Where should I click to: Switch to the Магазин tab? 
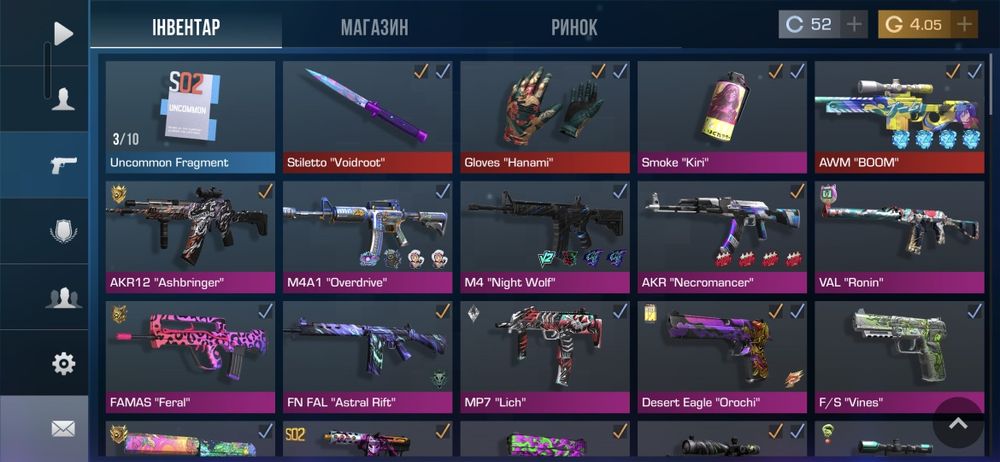click(x=374, y=27)
